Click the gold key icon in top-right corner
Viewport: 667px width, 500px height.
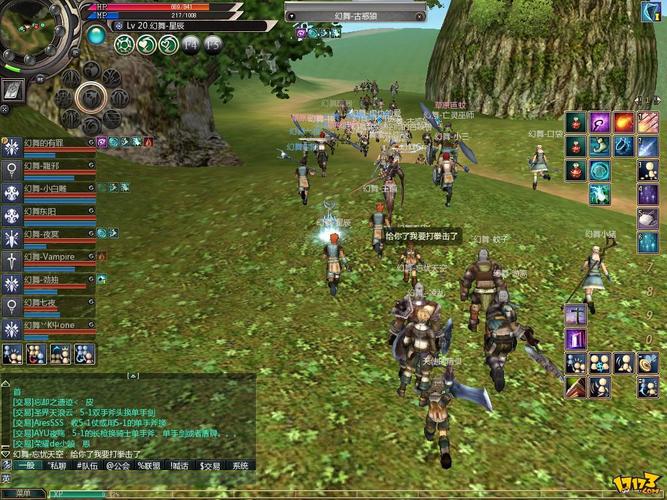(x=648, y=12)
